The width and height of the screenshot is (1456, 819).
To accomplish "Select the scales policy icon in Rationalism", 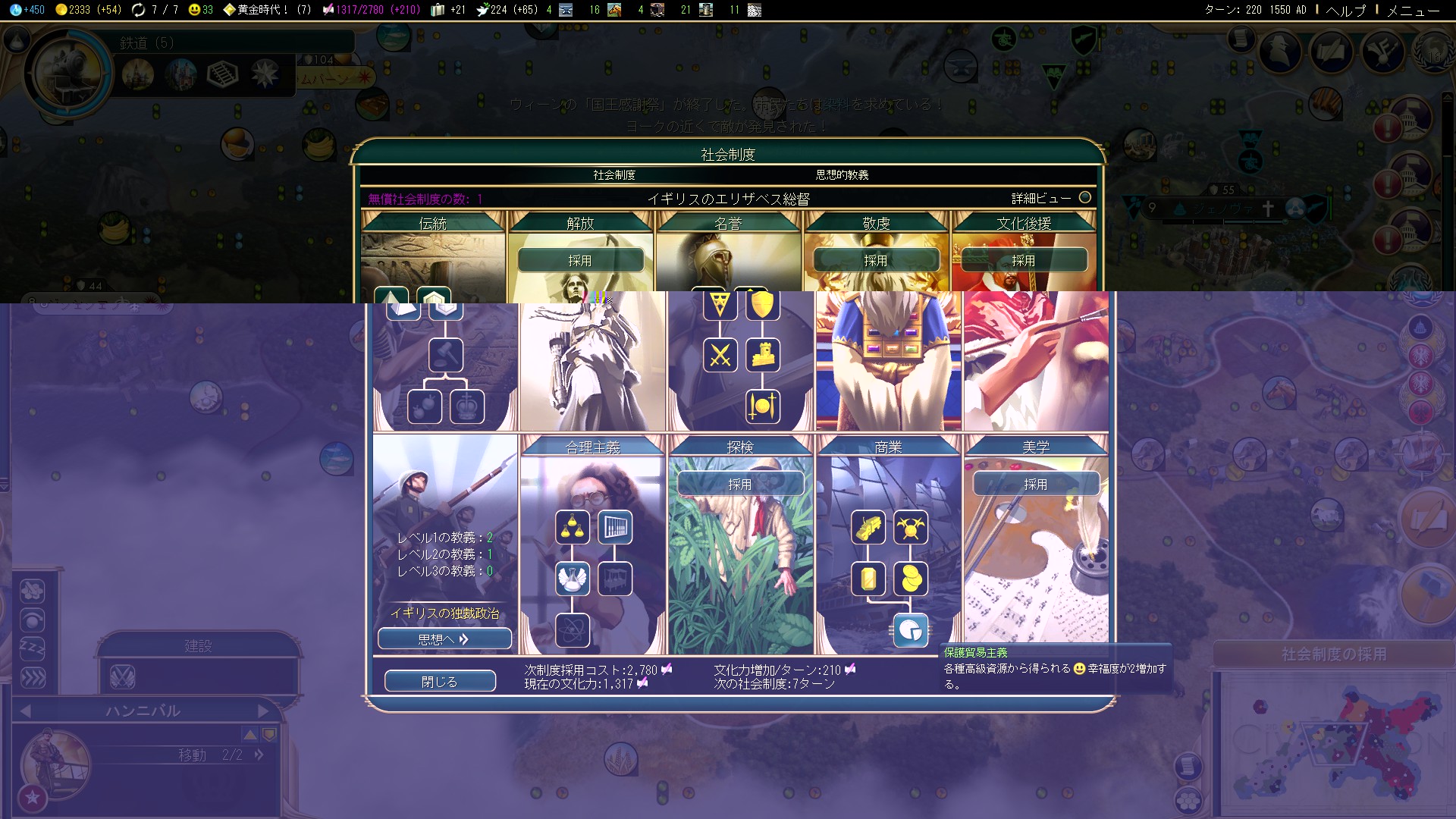I will point(573,527).
